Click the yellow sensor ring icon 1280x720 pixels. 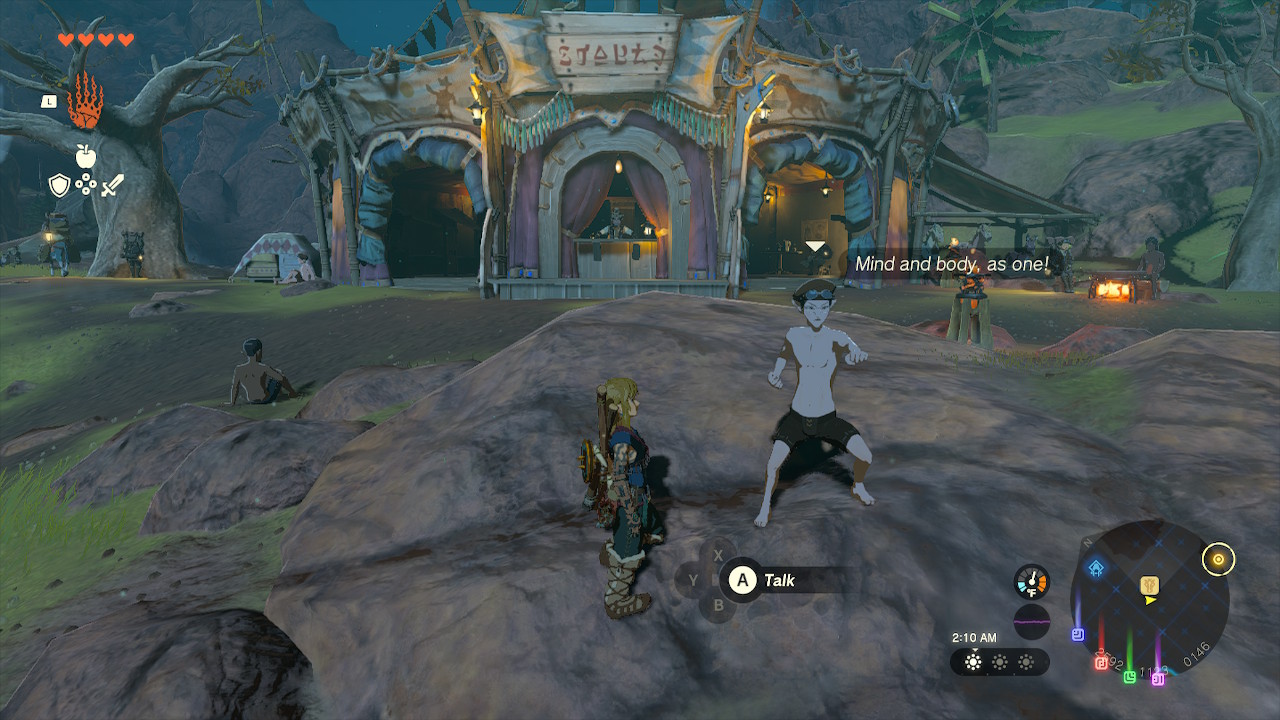tap(1218, 559)
